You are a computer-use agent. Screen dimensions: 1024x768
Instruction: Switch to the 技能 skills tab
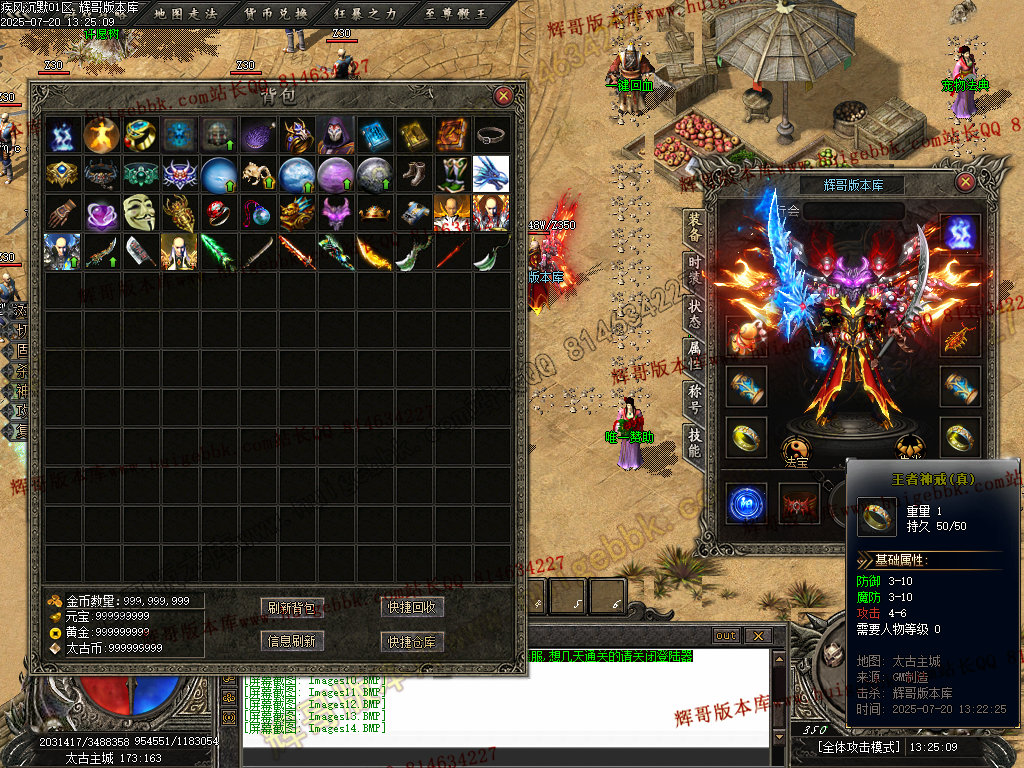click(694, 442)
